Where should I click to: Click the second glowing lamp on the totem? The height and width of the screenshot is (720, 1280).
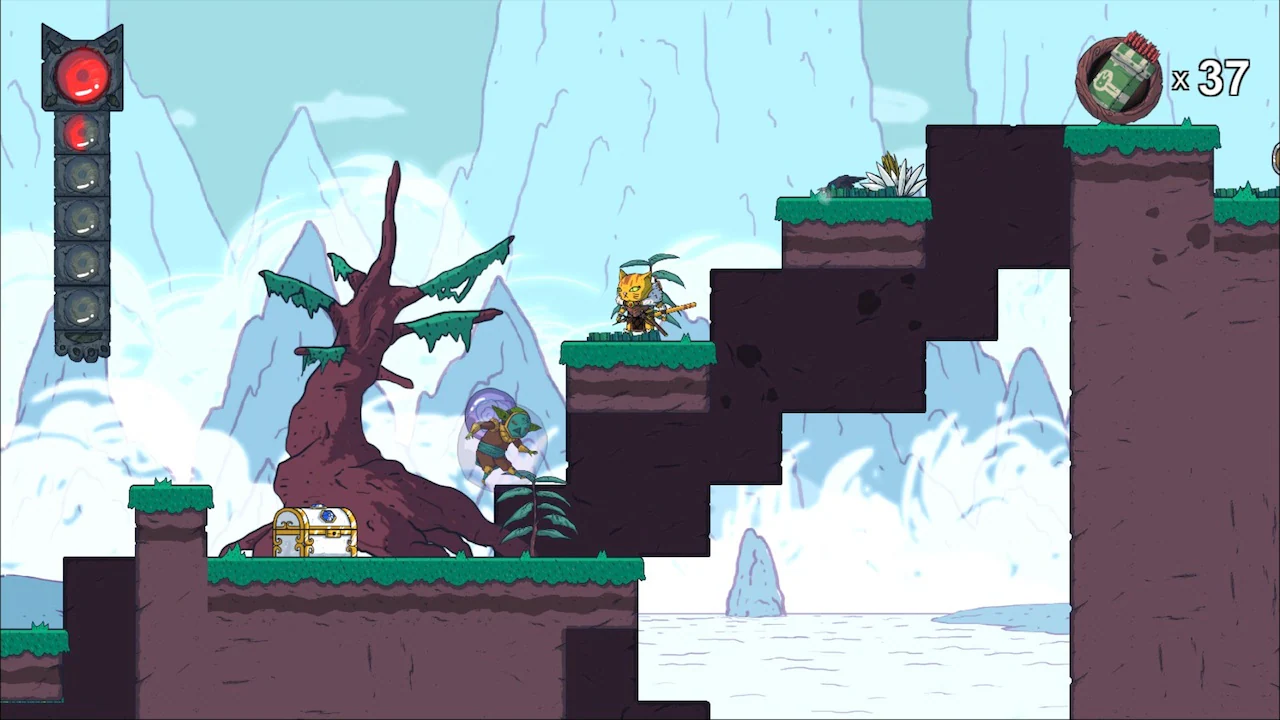(x=80, y=133)
